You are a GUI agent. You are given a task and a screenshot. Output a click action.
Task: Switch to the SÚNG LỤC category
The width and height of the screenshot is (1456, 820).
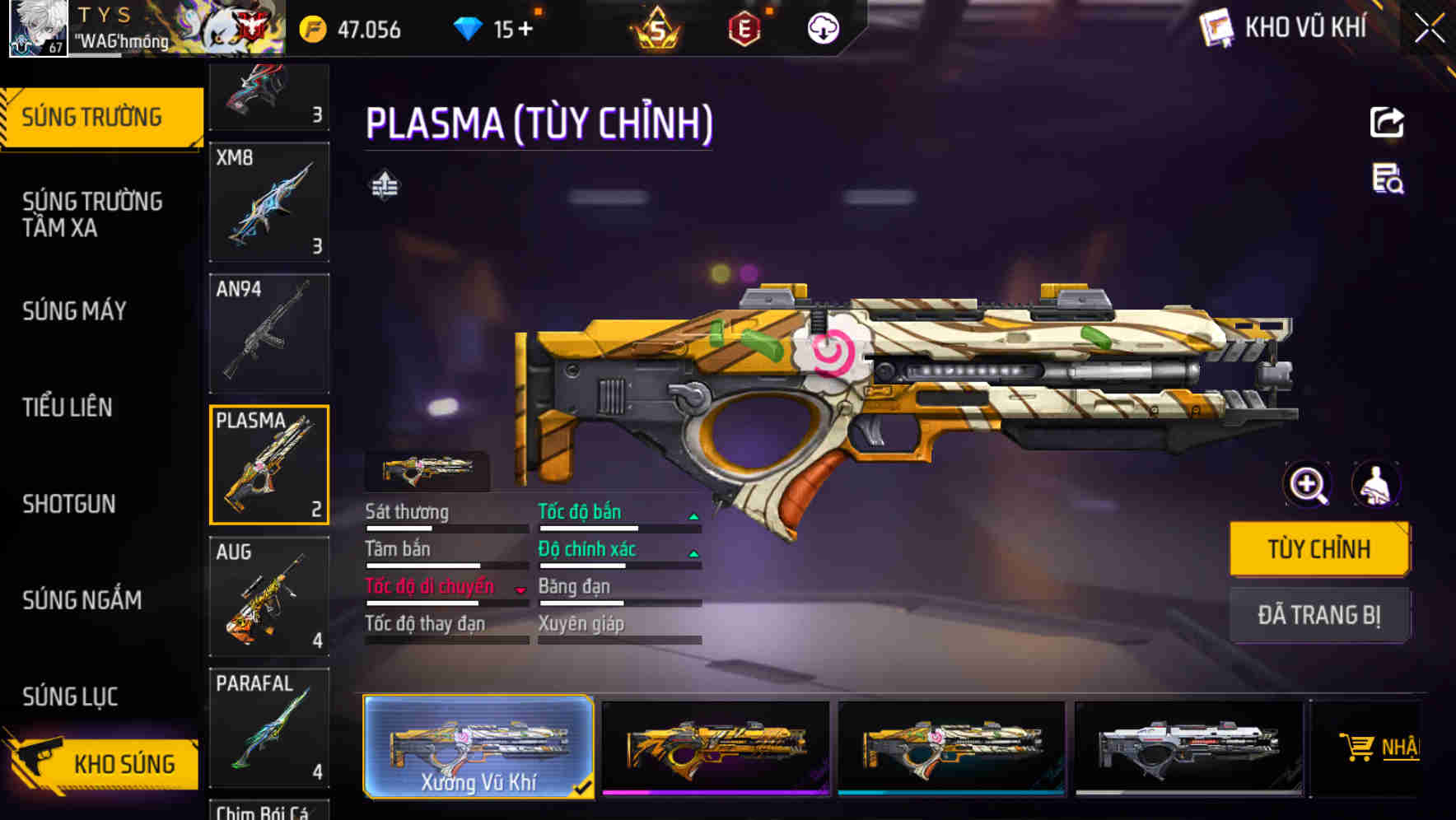[x=70, y=697]
